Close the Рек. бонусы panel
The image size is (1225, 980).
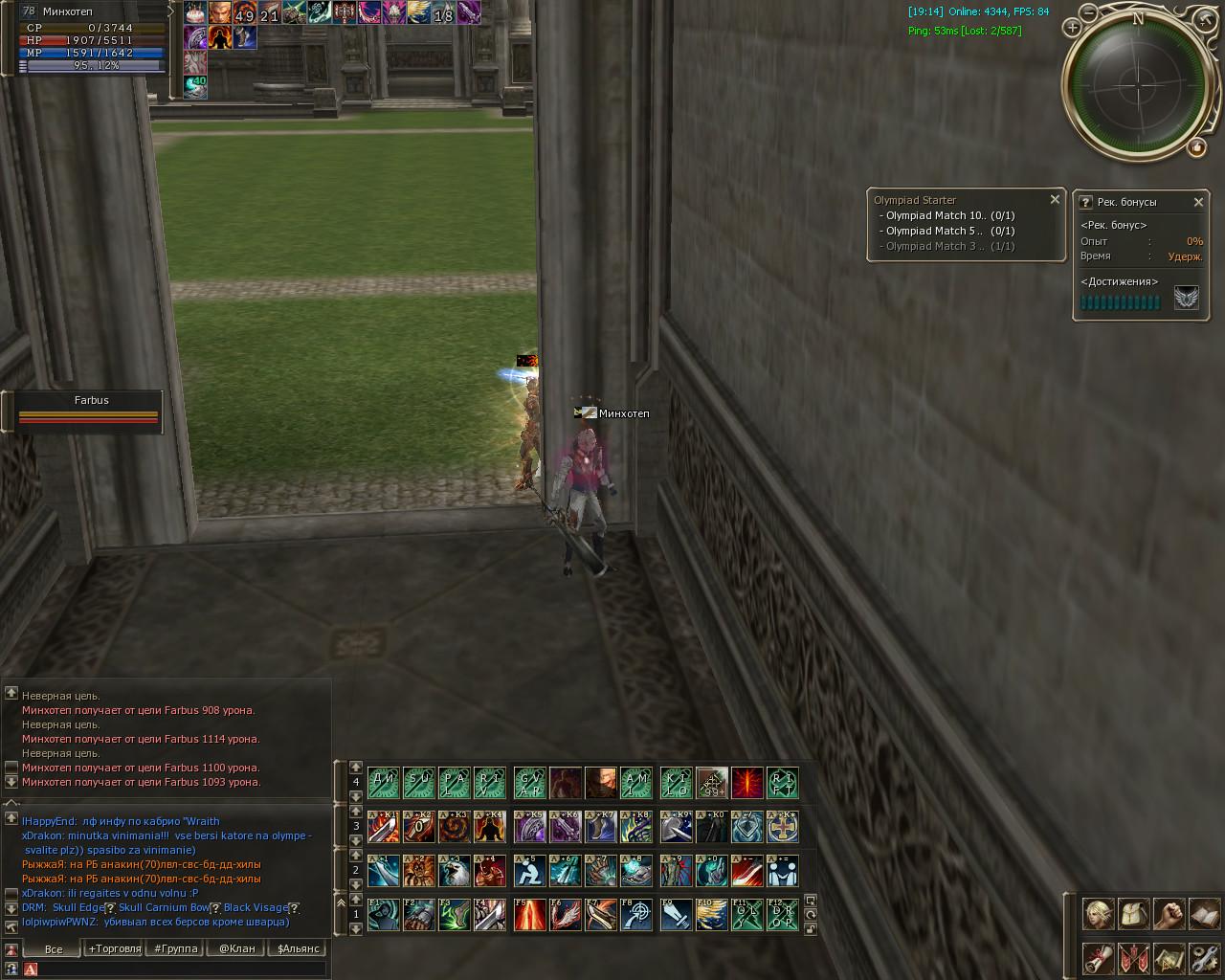(x=1198, y=202)
